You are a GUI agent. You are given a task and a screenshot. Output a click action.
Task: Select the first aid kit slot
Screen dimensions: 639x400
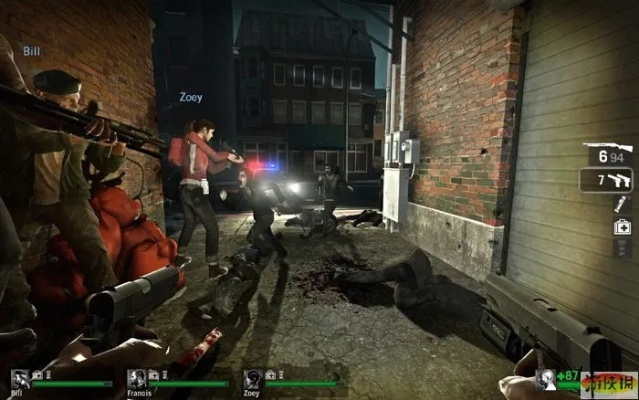pyautogui.click(x=621, y=227)
